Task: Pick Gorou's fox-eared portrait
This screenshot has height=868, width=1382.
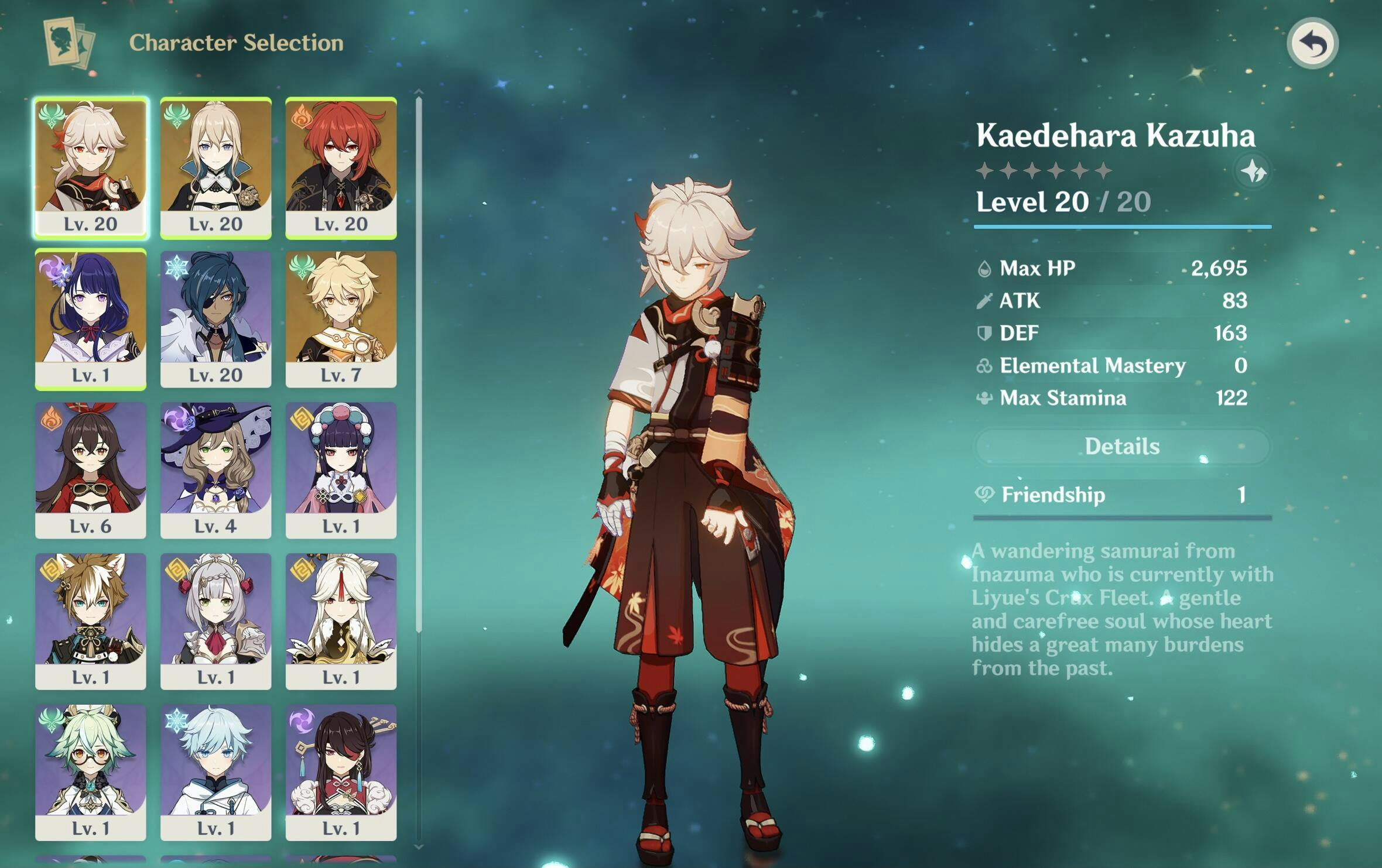Action: pyautogui.click(x=91, y=621)
